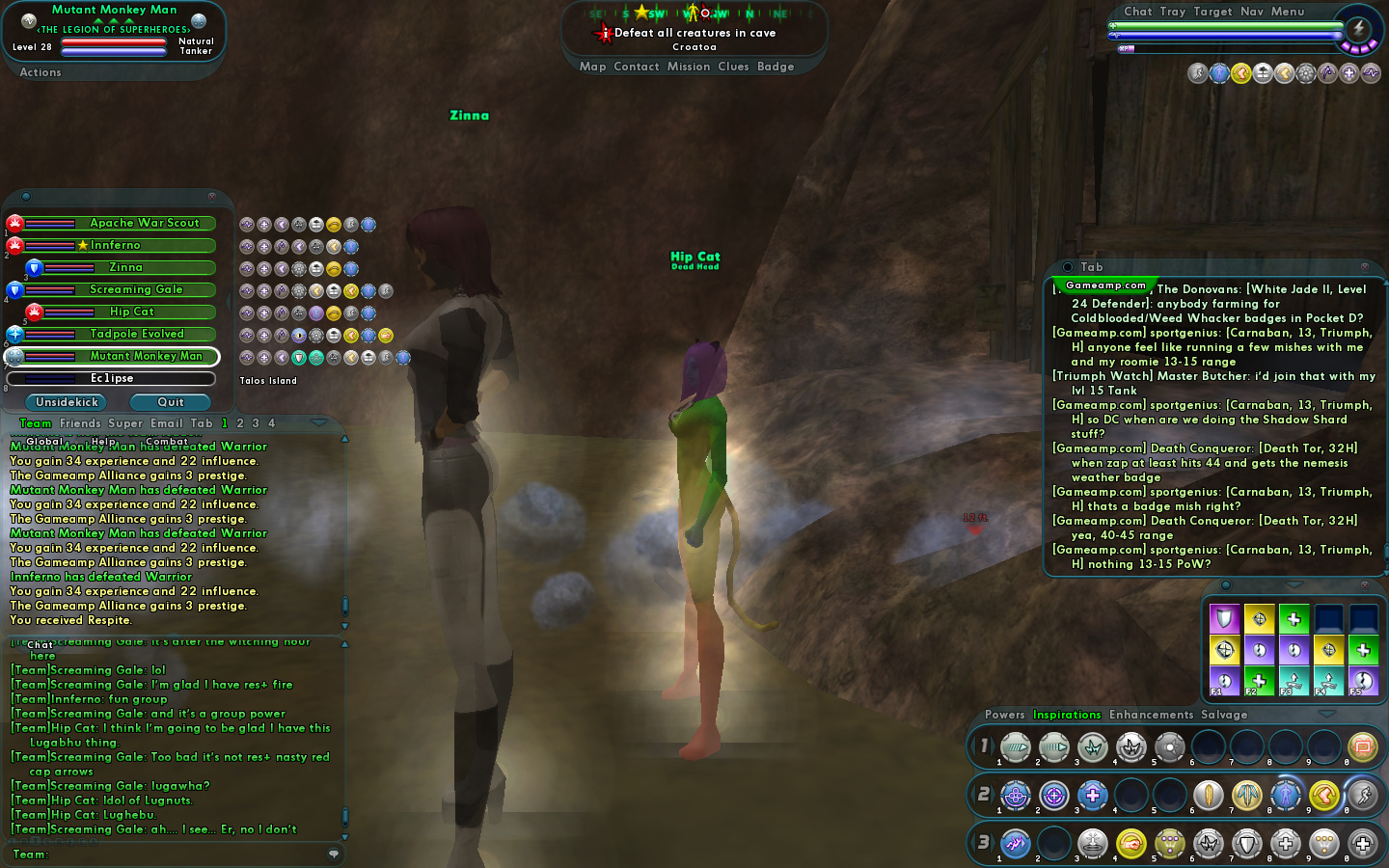
Task: Open the Badge window
Action: tap(776, 67)
